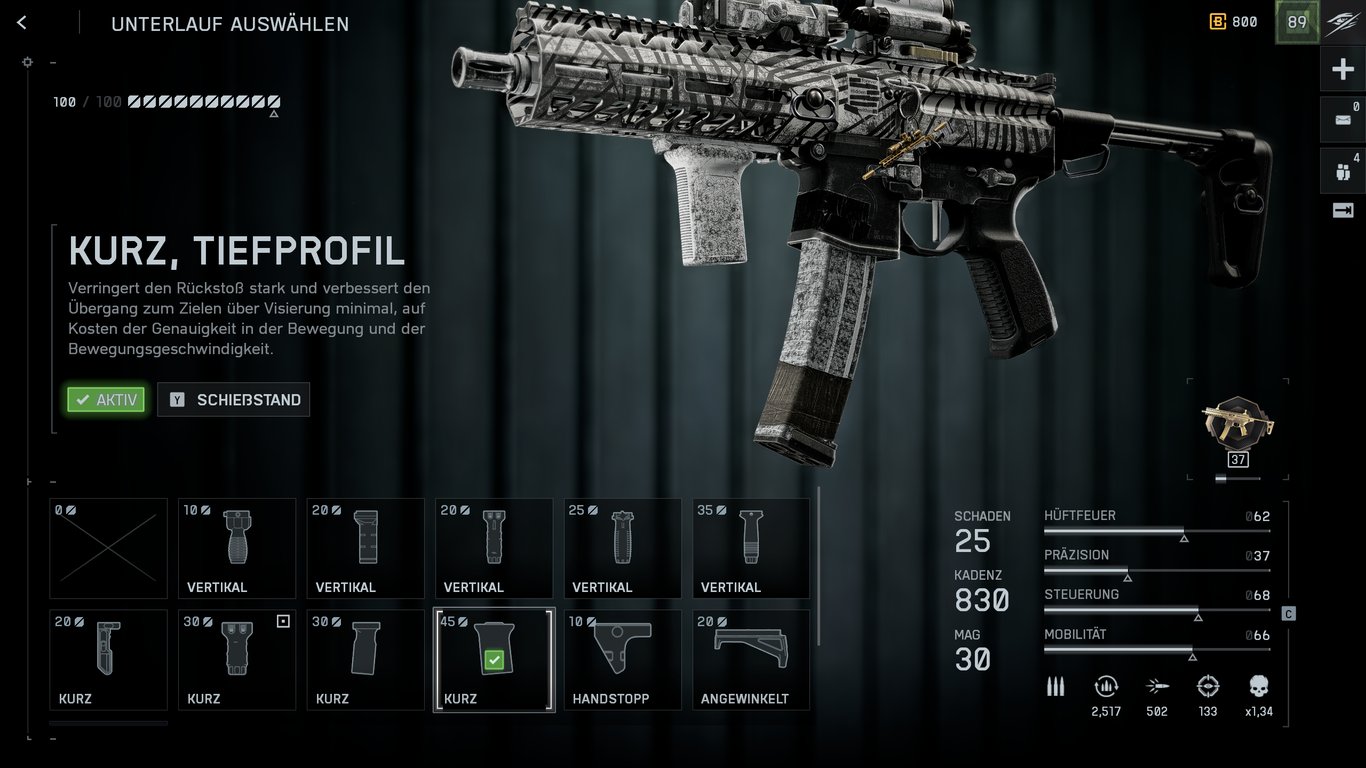Click the plus icon in the sidebar
The image size is (1366, 768).
[1342, 70]
